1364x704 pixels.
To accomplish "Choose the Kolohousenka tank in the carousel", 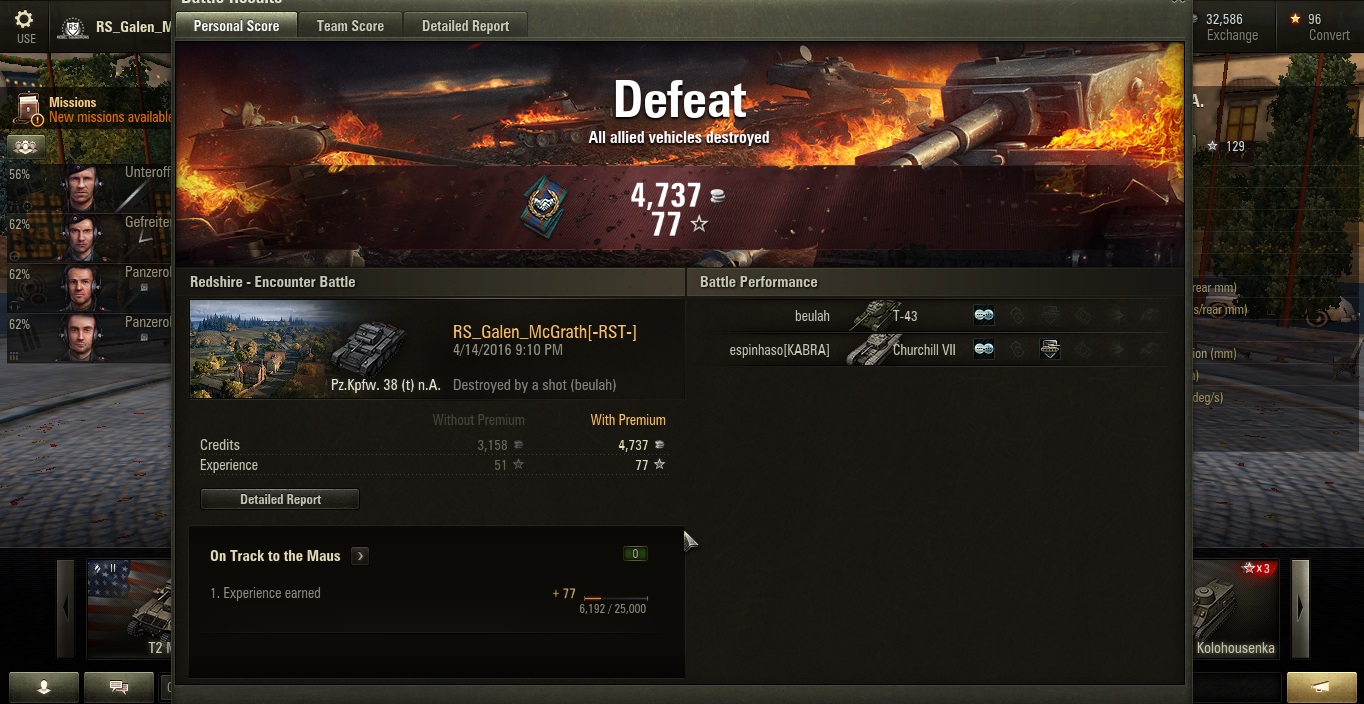I will click(x=1235, y=608).
